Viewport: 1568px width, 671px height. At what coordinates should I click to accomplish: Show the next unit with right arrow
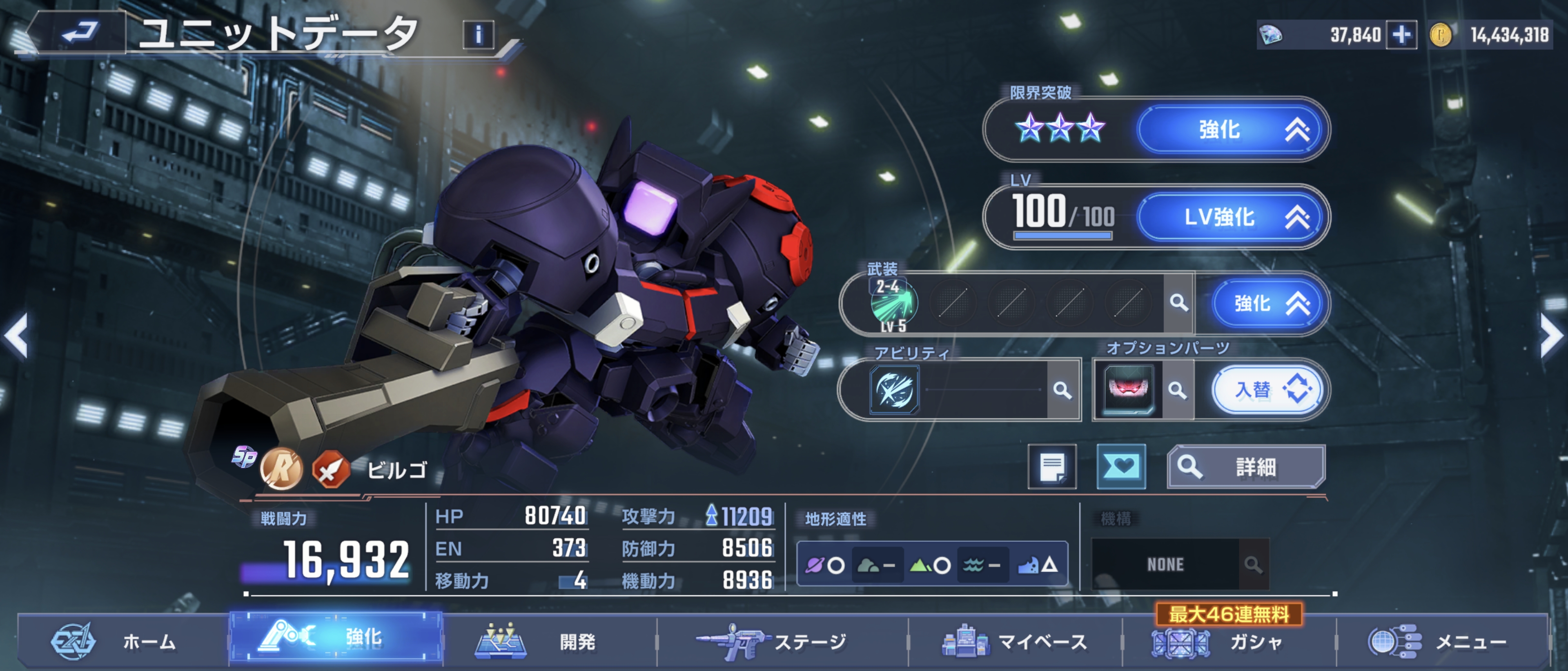click(x=1551, y=335)
